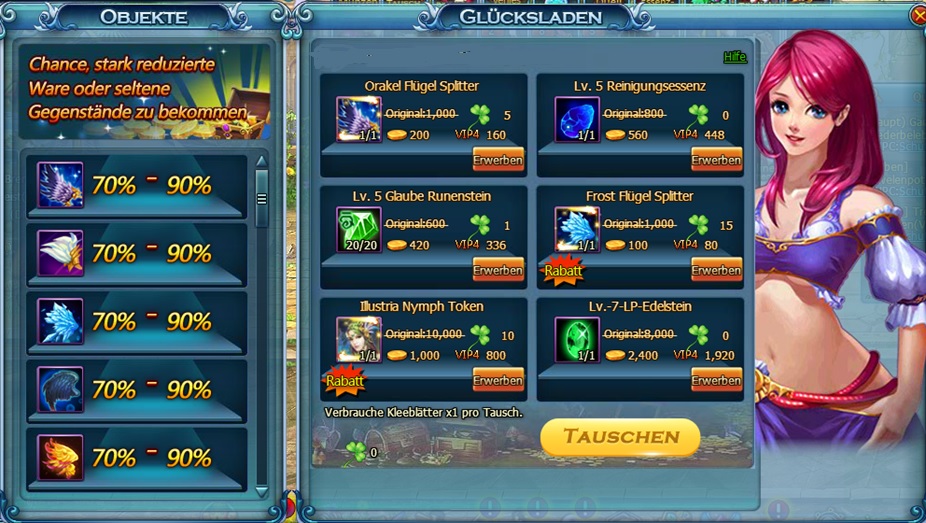The image size is (926, 523).
Task: Close the Glücksladen window
Action: (x=919, y=16)
